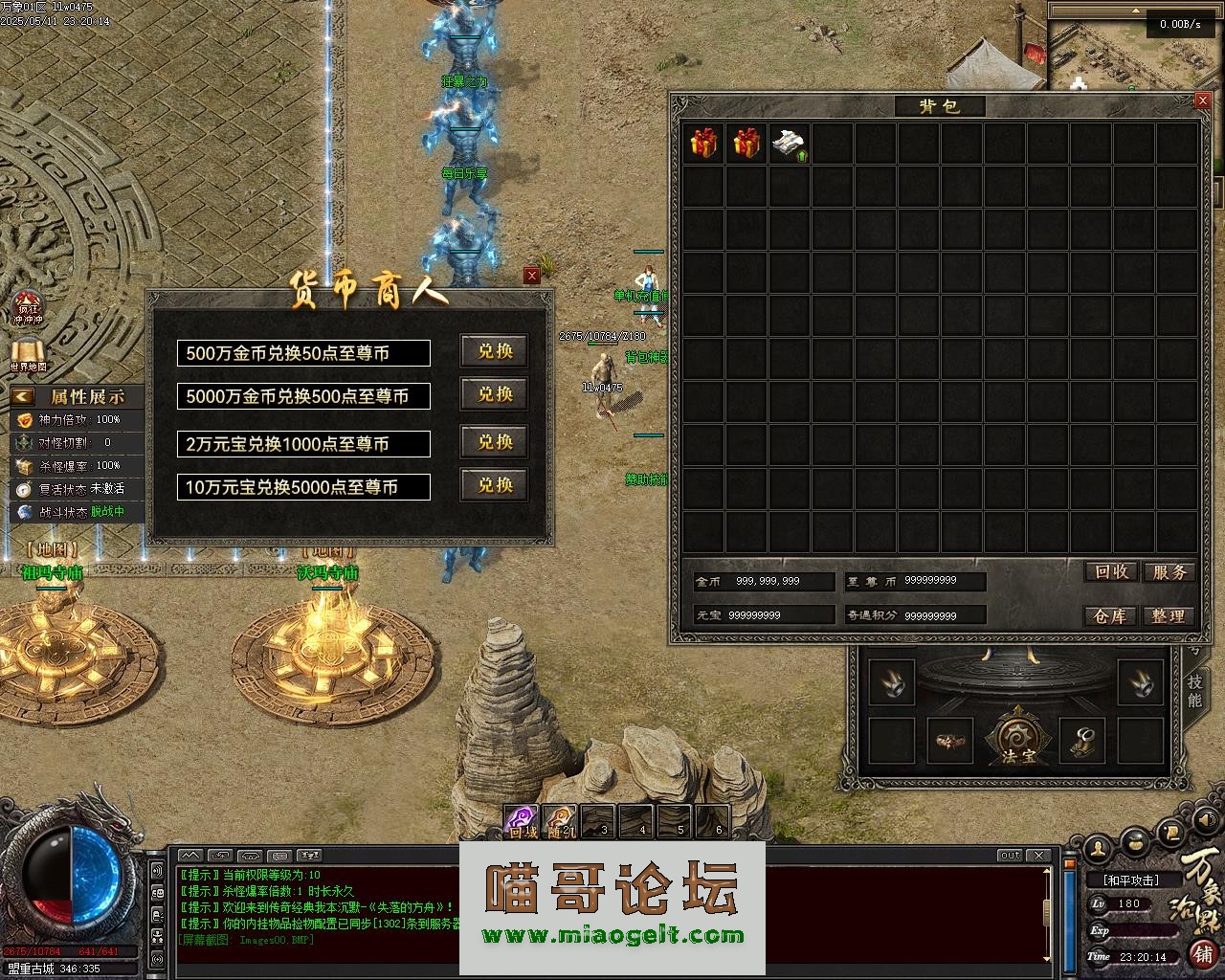
Task: Click the 服务 service button
Action: 1169,571
